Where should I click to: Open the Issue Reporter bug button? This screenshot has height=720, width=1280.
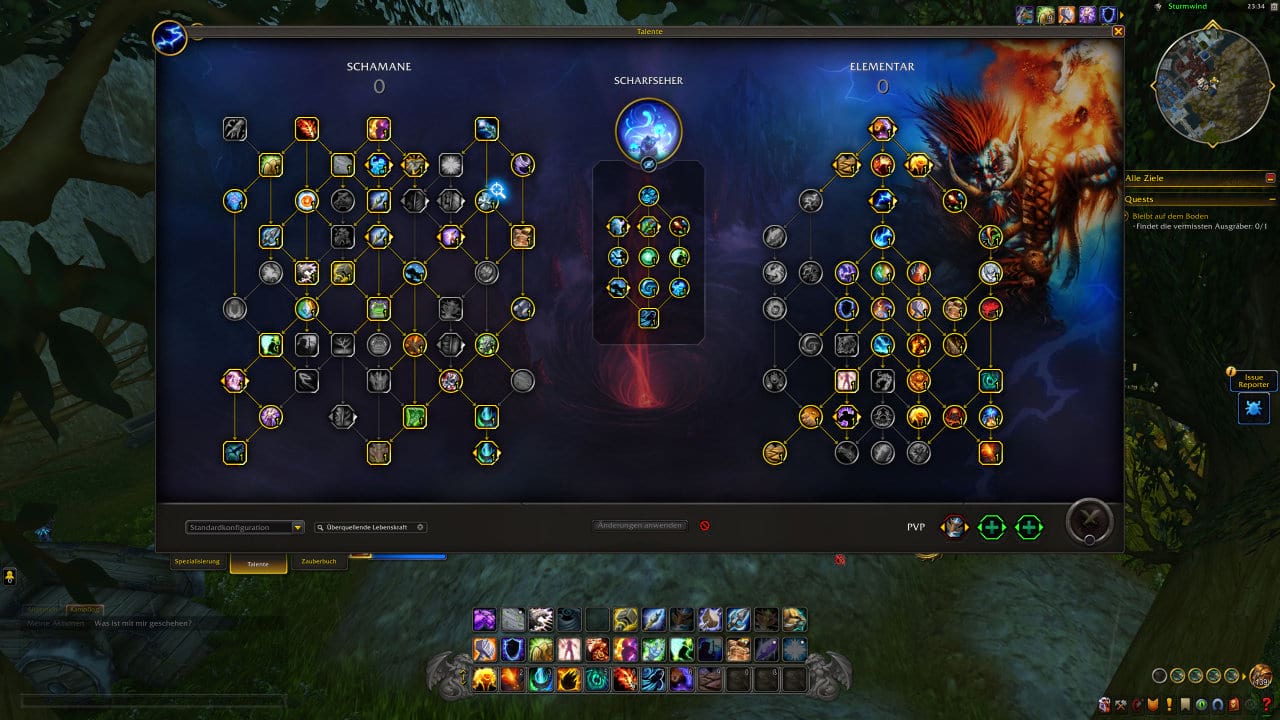[1253, 407]
